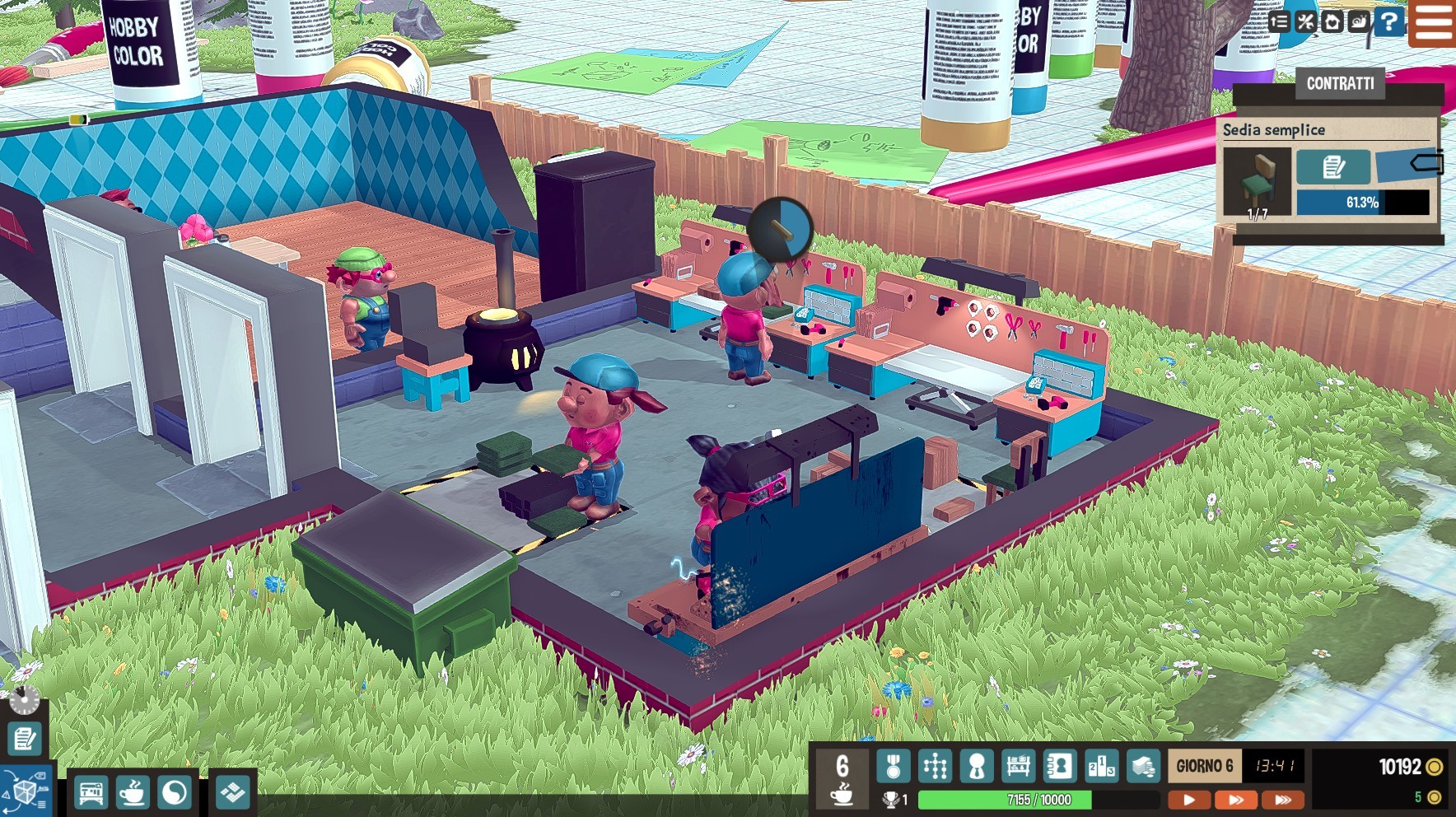Screen dimensions: 1456x817
Task: Click the blue price tag button
Action: (1410, 165)
